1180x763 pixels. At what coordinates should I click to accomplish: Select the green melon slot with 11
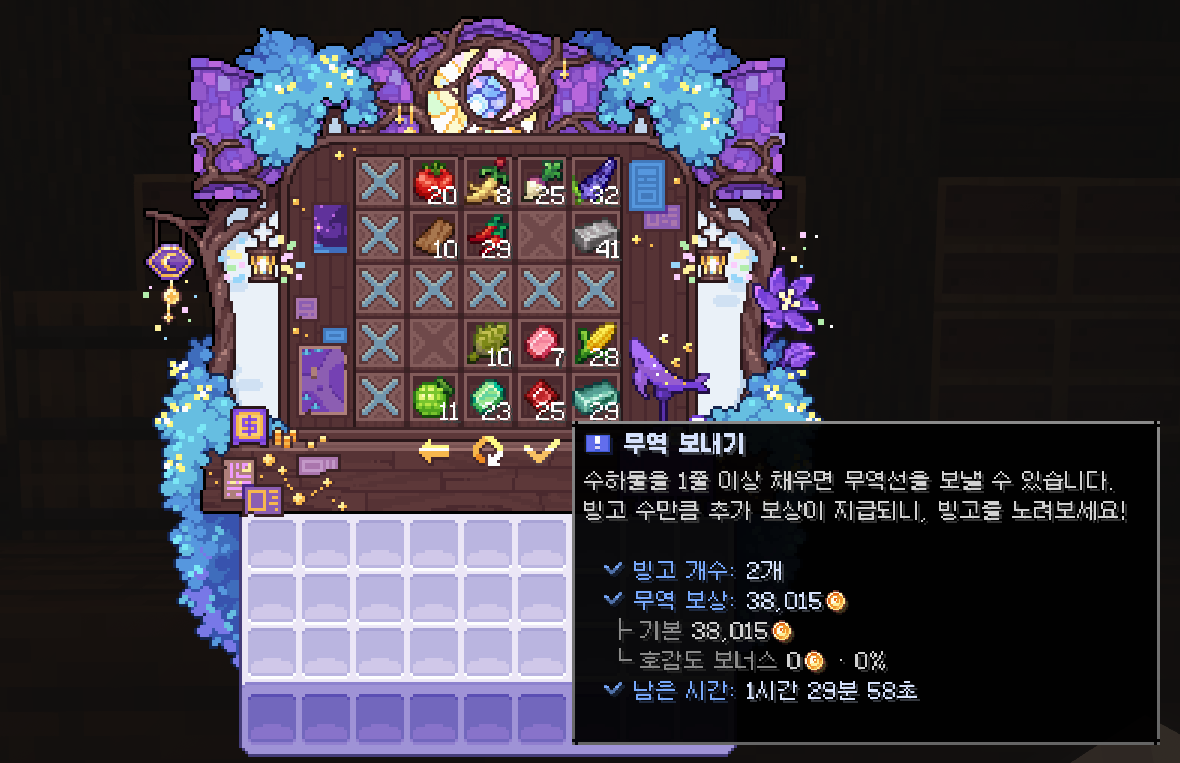click(x=434, y=397)
